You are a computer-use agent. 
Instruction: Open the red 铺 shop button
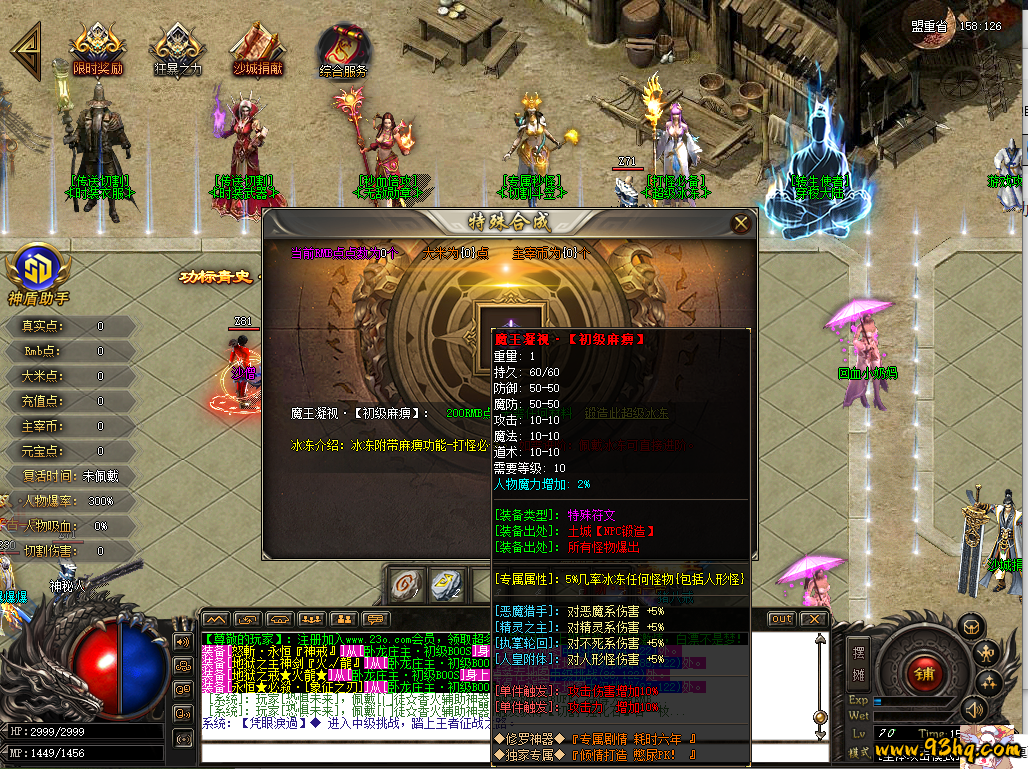point(923,673)
